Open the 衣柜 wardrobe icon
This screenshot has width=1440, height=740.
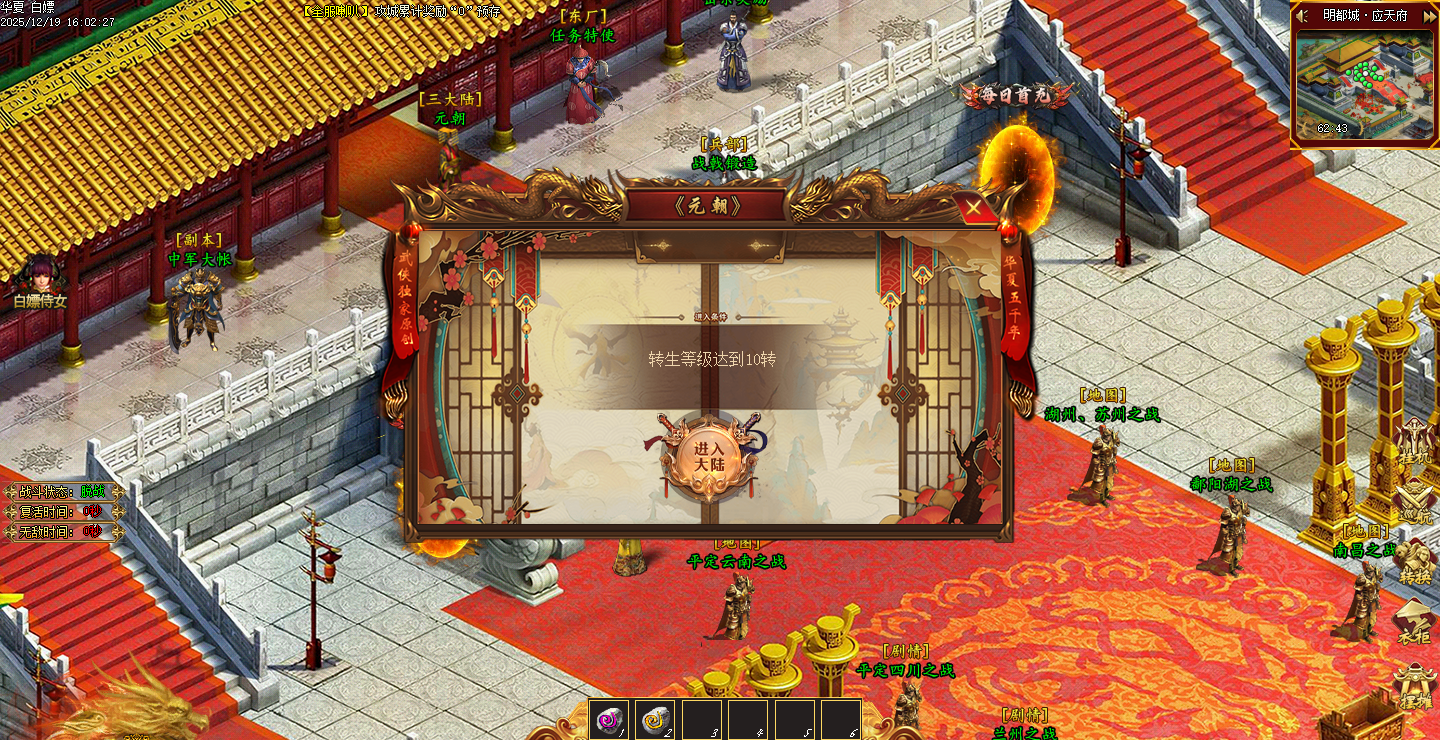pyautogui.click(x=1415, y=622)
